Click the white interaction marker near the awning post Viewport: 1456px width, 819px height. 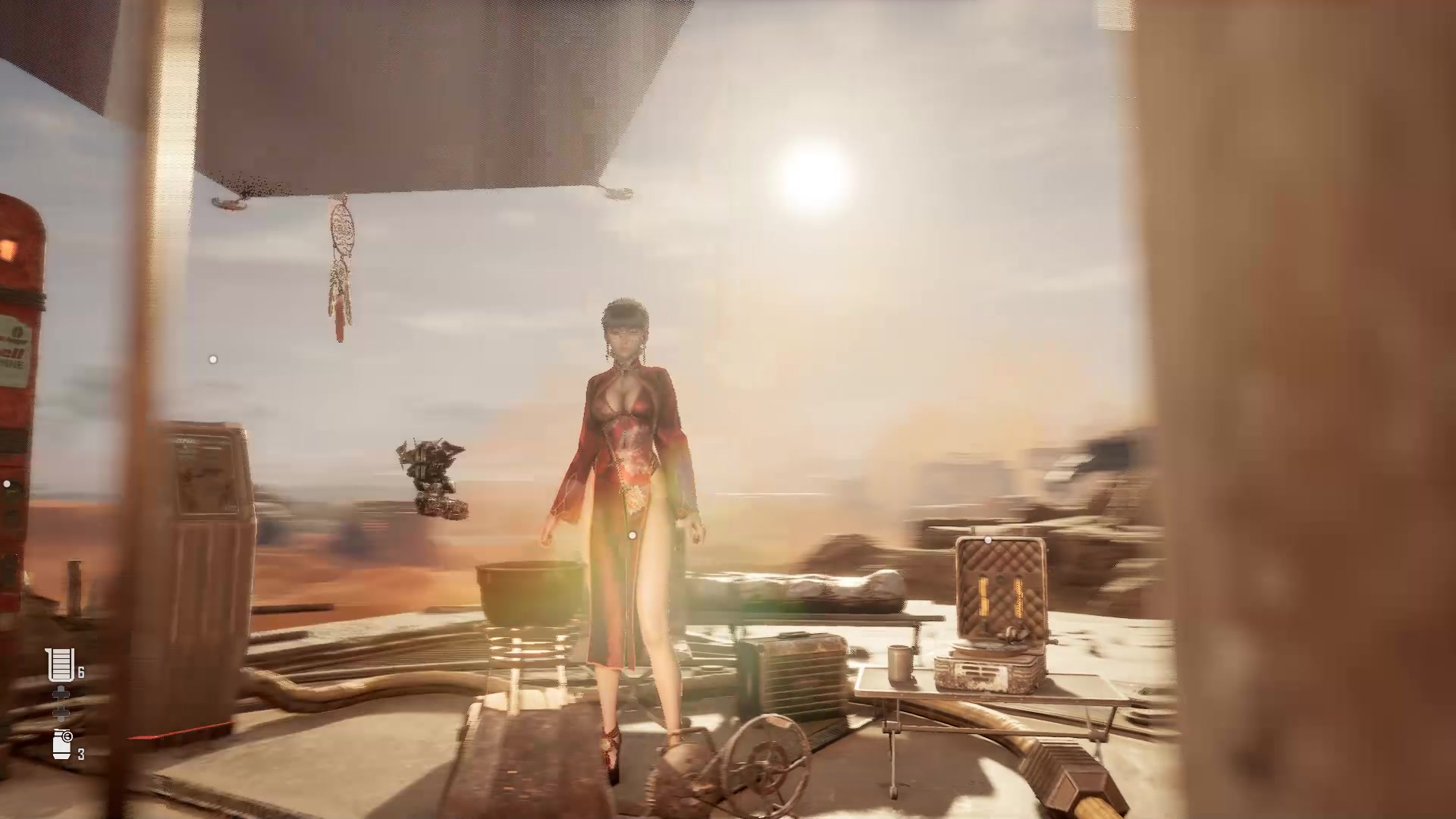coord(212,359)
